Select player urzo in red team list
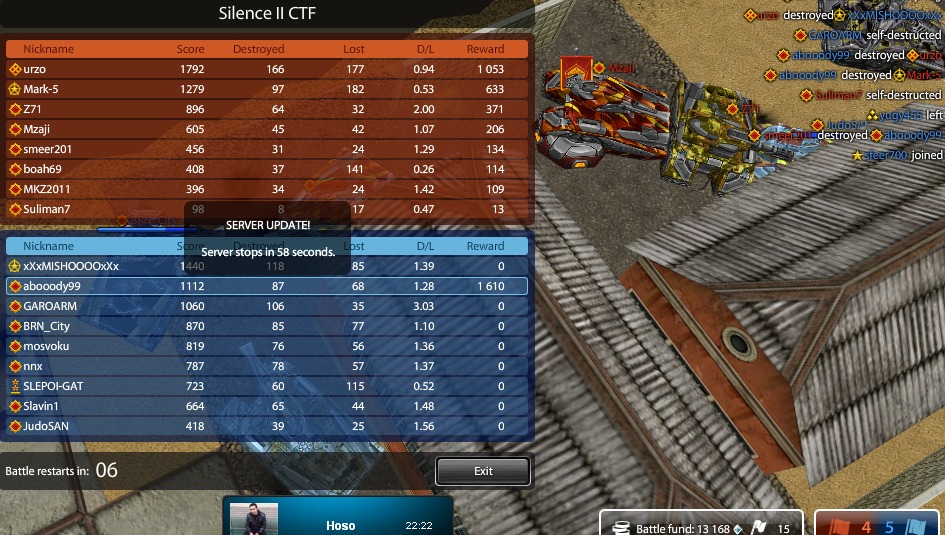 [x=267, y=69]
